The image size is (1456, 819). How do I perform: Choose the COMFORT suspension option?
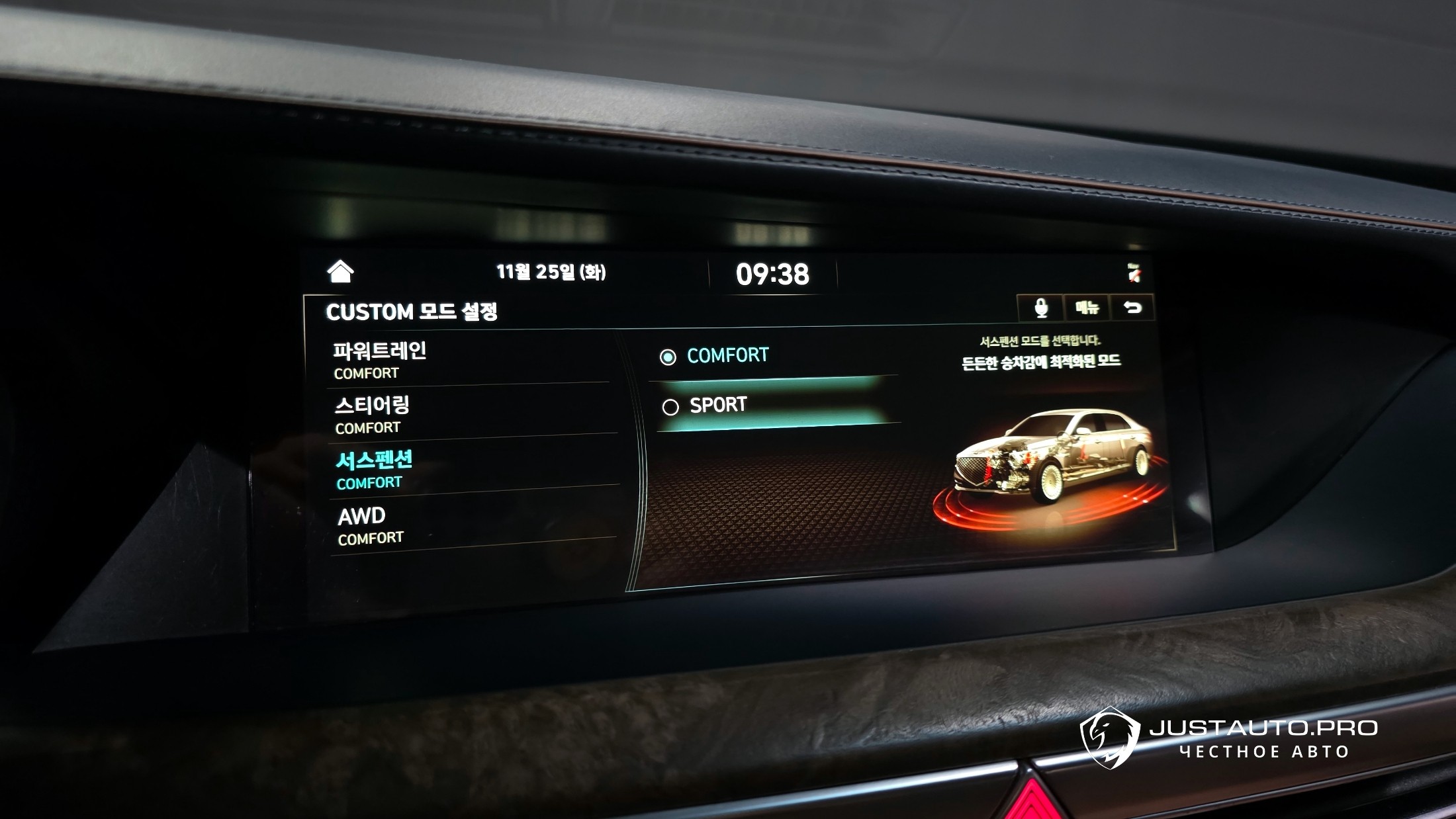[x=727, y=356]
